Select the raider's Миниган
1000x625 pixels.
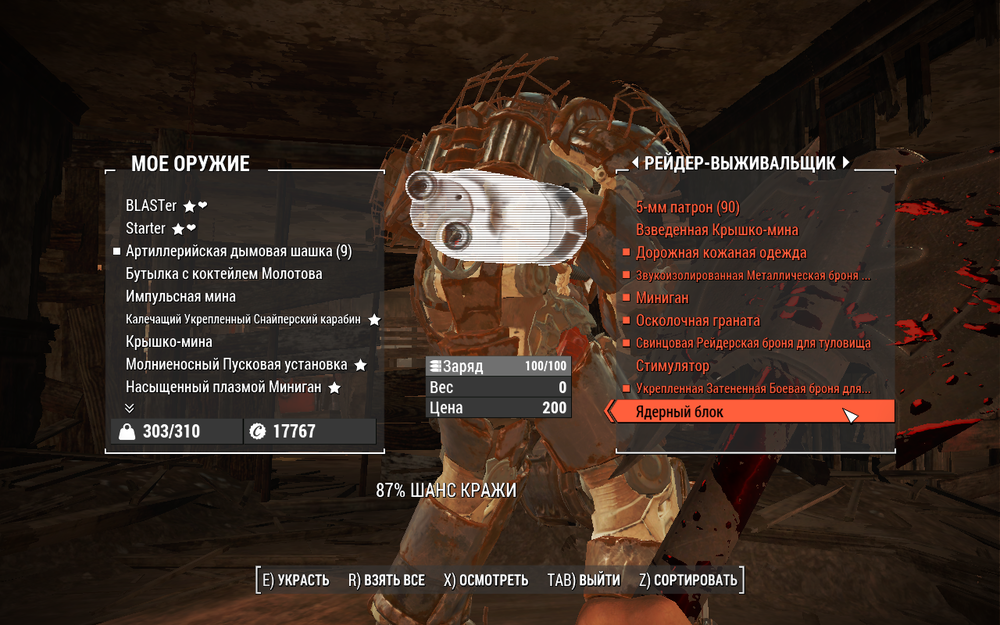coord(662,298)
